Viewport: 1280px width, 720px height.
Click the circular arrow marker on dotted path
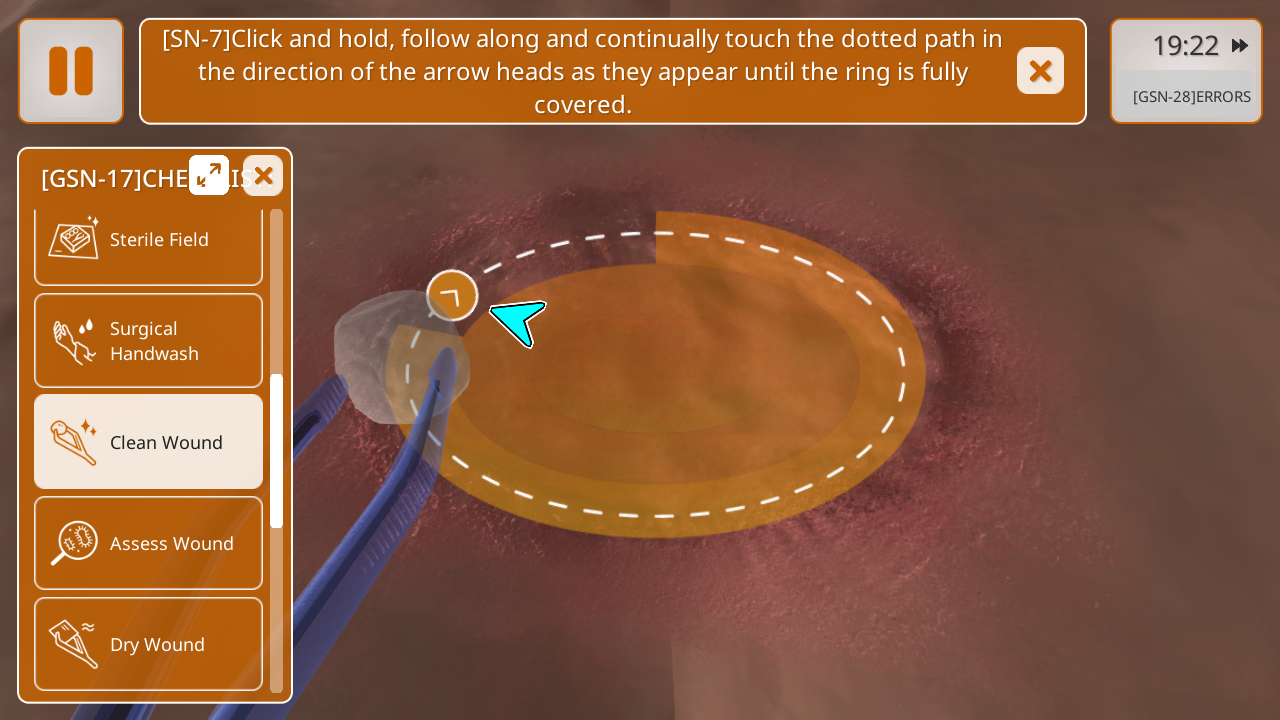(452, 295)
